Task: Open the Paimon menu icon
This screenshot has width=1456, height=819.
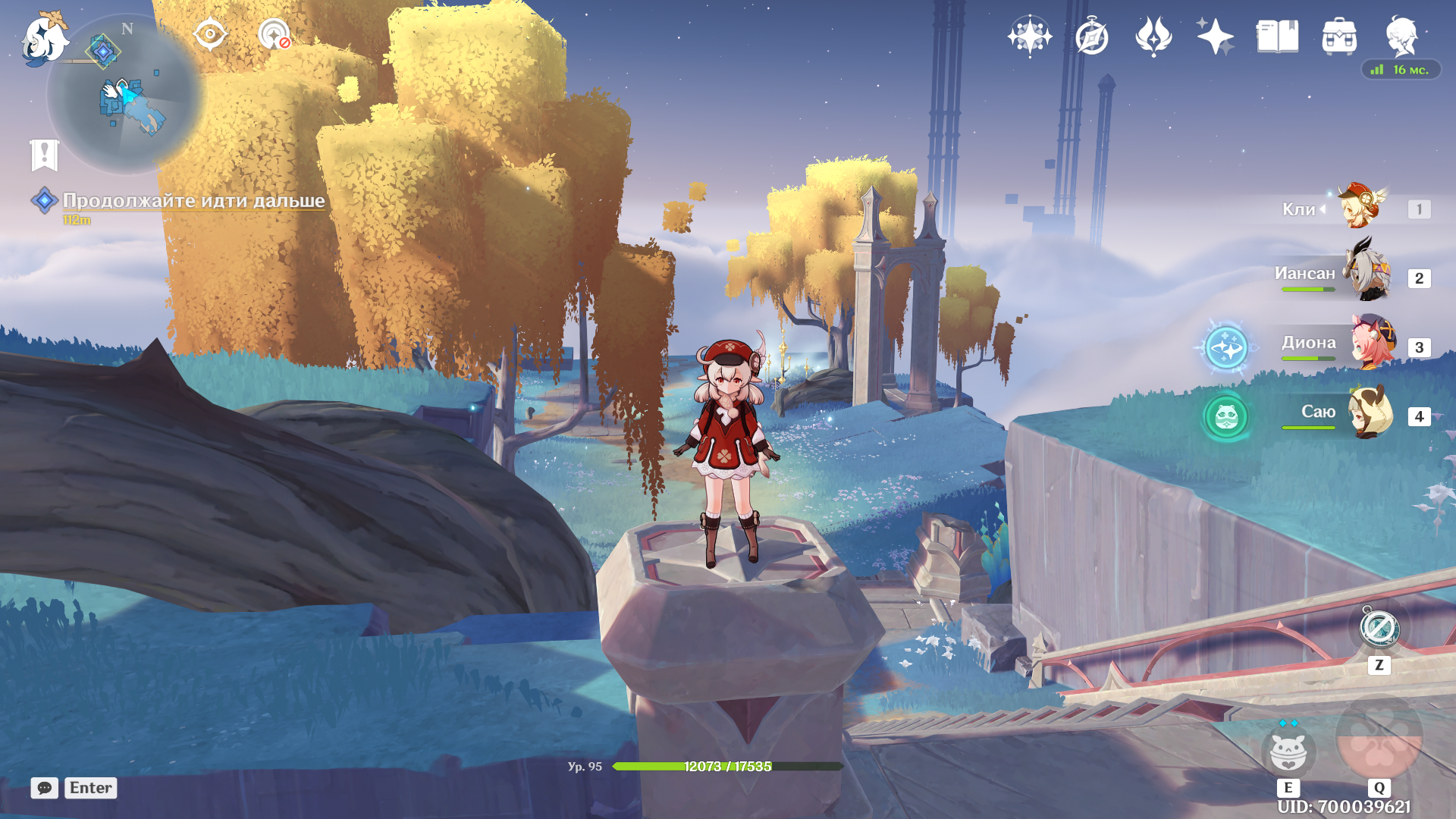Action: pyautogui.click(x=44, y=38)
